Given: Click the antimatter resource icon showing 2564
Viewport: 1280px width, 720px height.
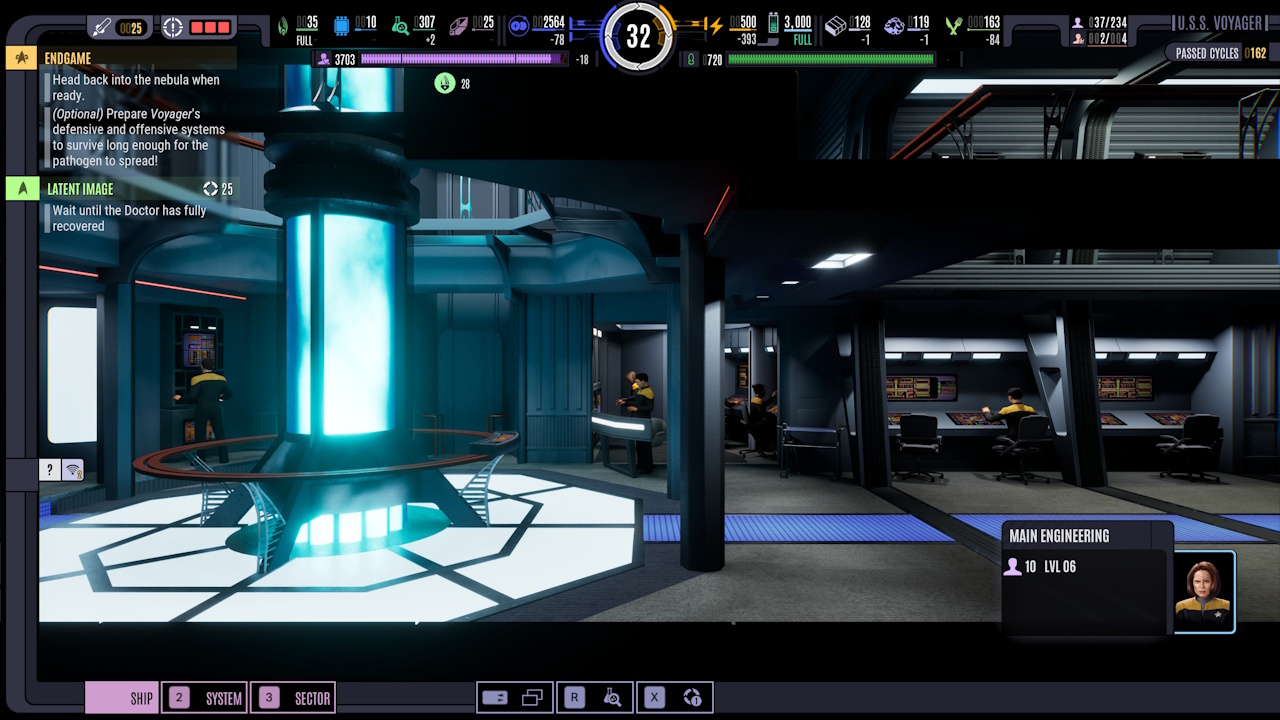Looking at the screenshot, I should (518, 26).
